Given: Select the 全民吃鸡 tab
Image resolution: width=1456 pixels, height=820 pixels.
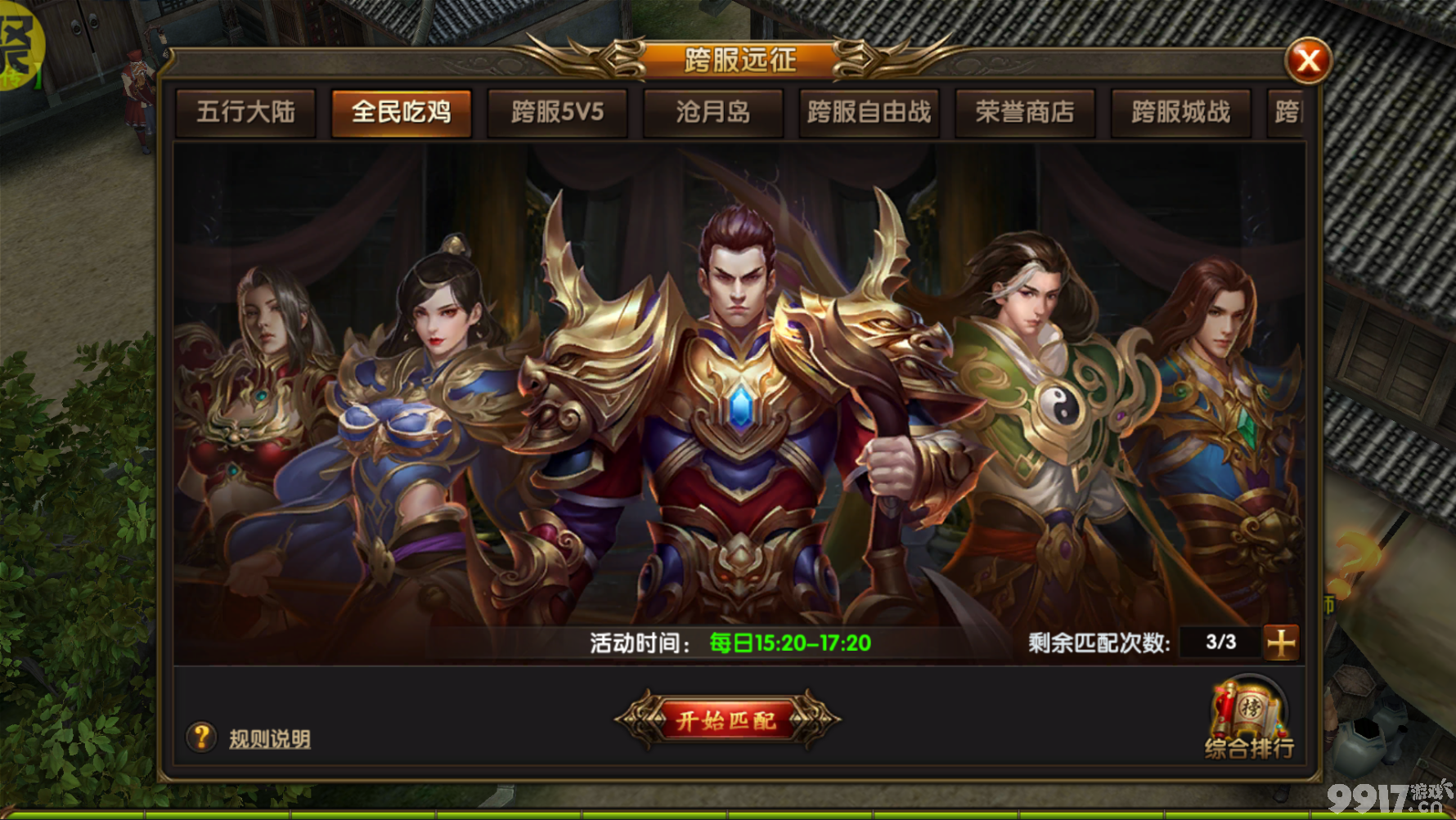Looking at the screenshot, I should coord(401,113).
